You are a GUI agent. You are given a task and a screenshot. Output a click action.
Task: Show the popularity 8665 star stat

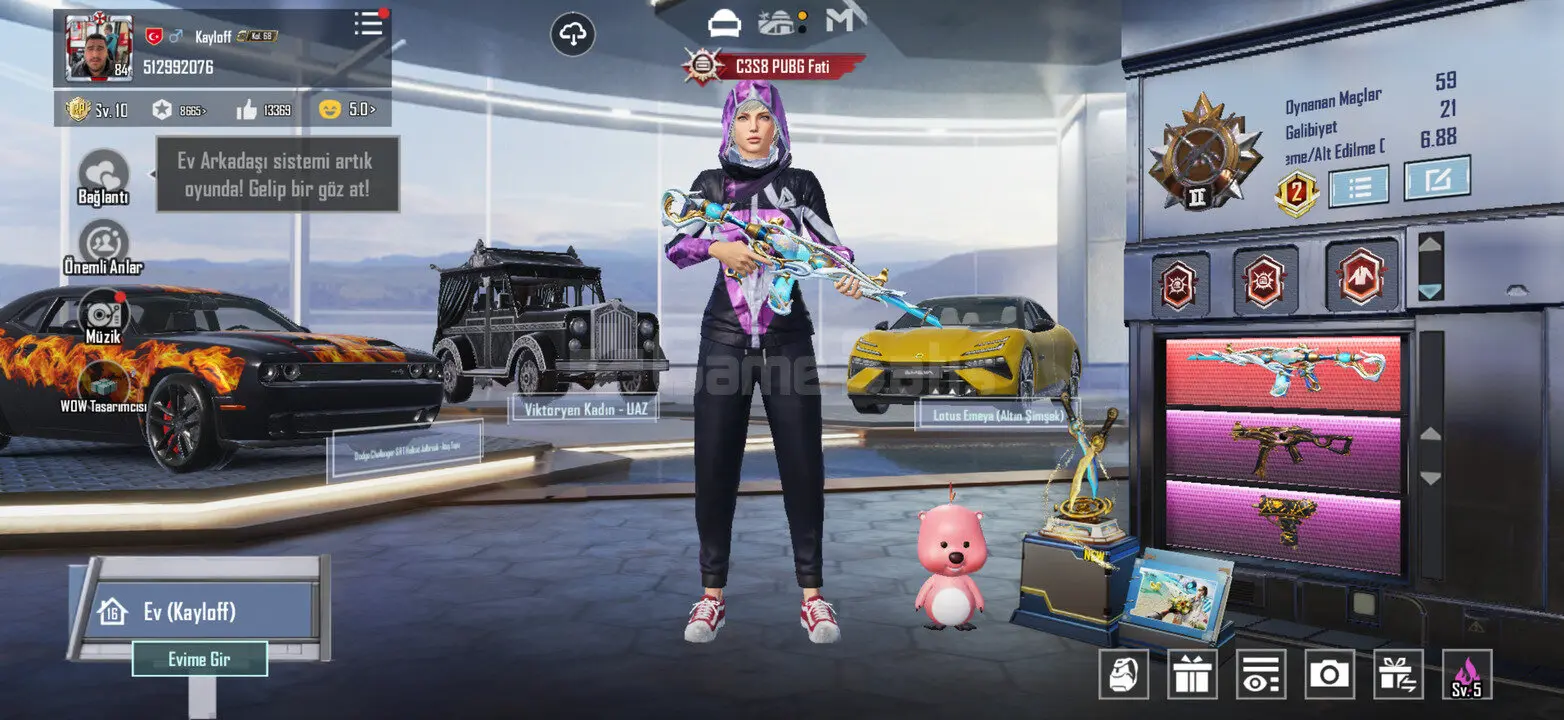(x=180, y=111)
